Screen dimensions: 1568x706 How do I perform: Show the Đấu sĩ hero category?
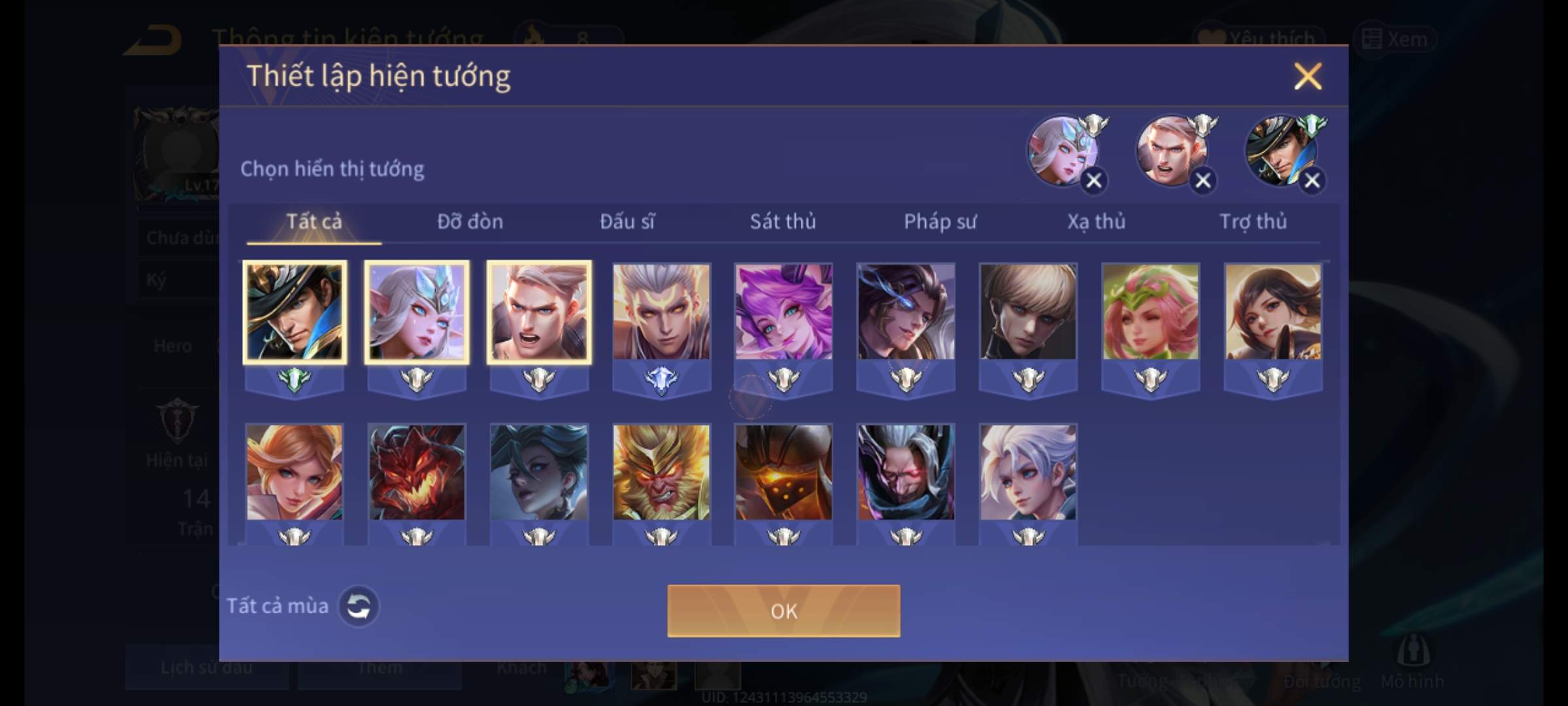point(627,222)
